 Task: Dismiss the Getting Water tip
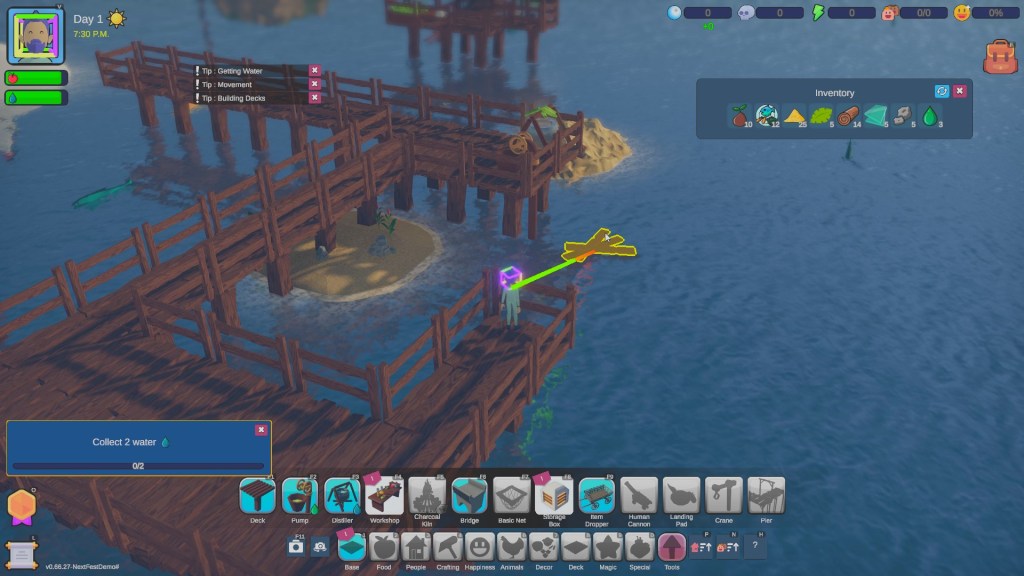[314, 70]
